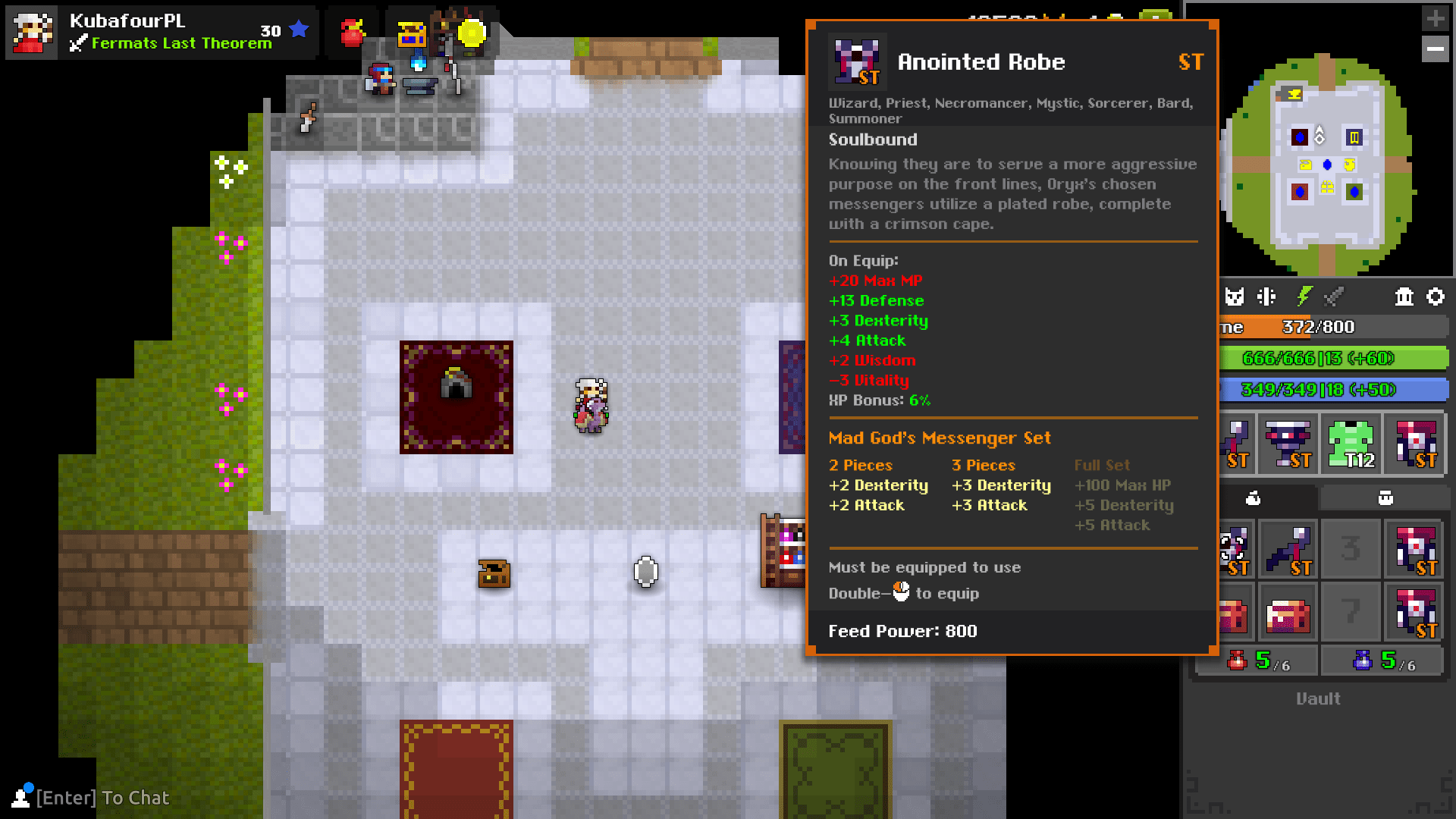Switch to the backpack tab
Image resolution: width=1456 pixels, height=819 pixels.
point(1252,498)
